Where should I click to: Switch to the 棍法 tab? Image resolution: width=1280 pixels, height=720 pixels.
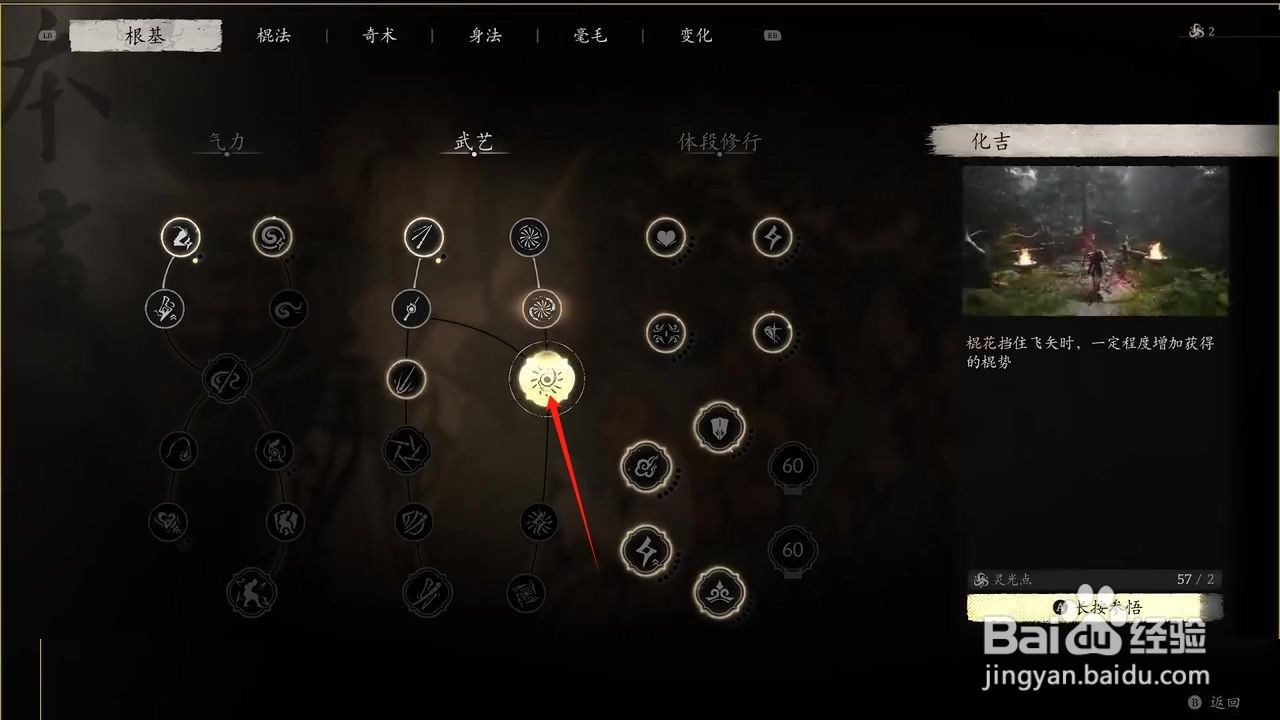coord(273,35)
